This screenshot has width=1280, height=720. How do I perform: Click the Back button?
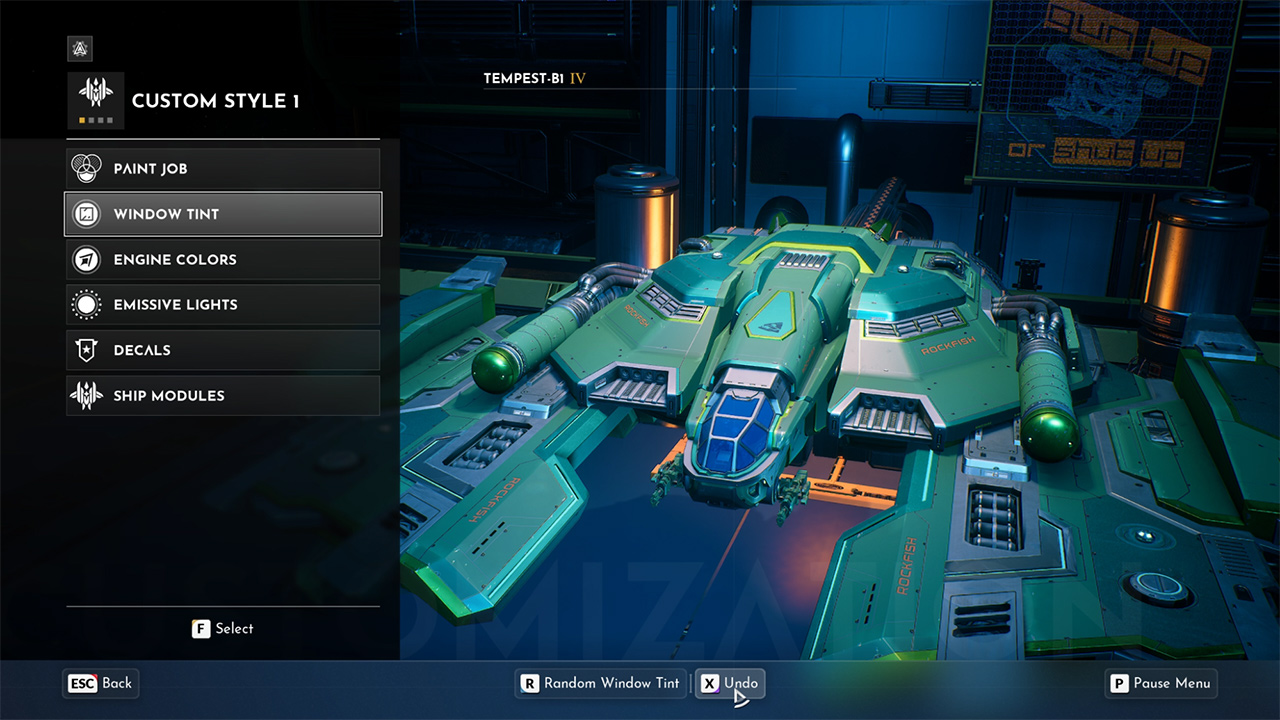[101, 683]
